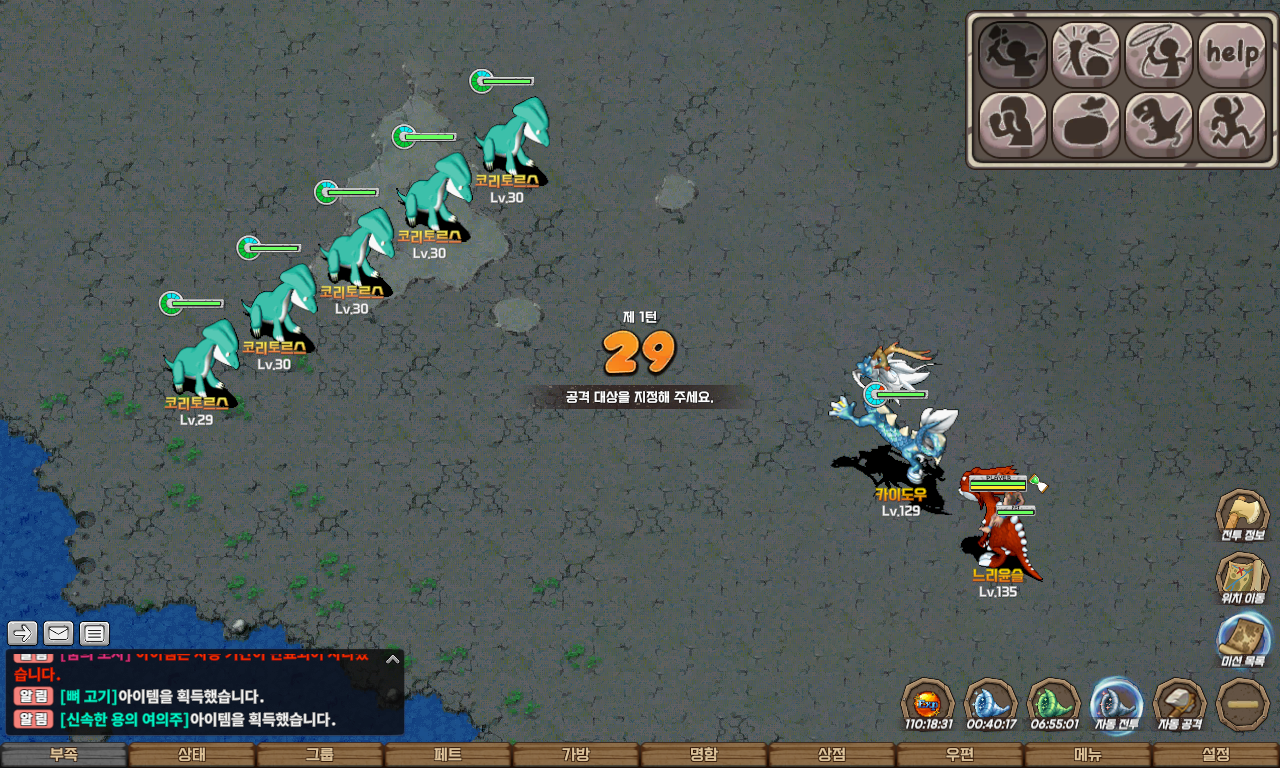The image size is (1280, 768).
Task: Toggle 자동 공격 auto attack
Action: tap(1180, 704)
